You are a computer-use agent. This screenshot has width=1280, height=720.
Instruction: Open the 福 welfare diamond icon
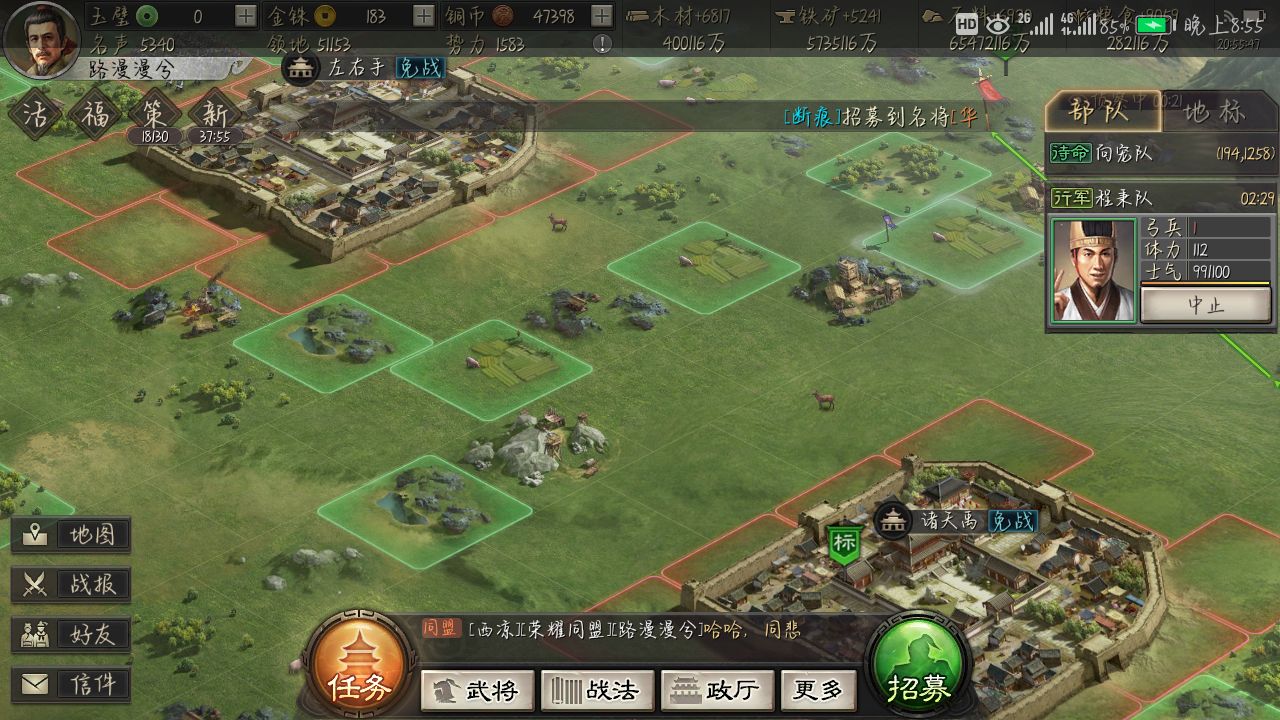pyautogui.click(x=95, y=113)
